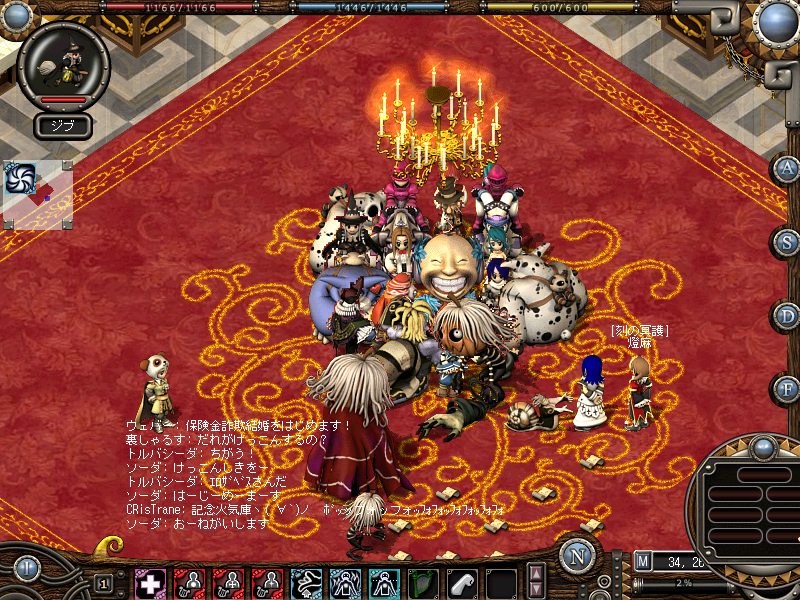Image resolution: width=800 pixels, height=600 pixels.
Task: Activate the blue bone skill icon
Action: click(305, 583)
